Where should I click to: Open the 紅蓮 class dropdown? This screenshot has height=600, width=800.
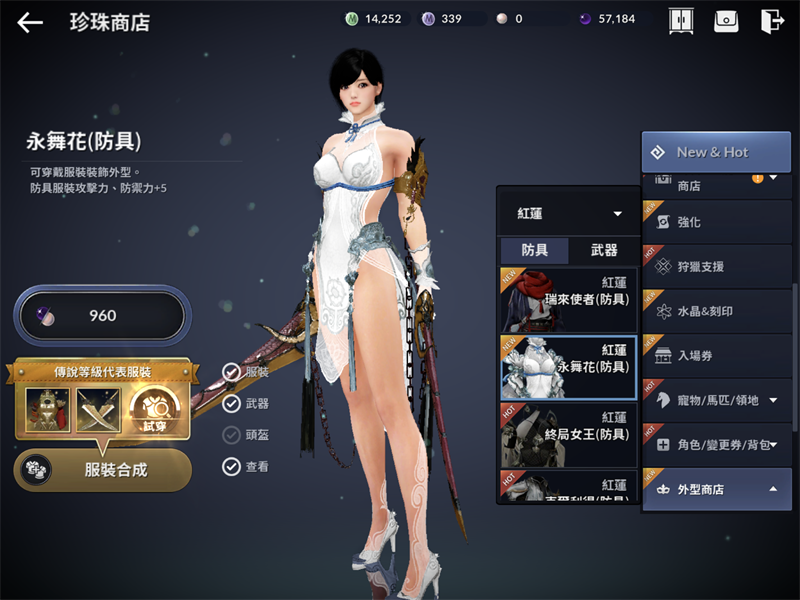pyautogui.click(x=567, y=214)
